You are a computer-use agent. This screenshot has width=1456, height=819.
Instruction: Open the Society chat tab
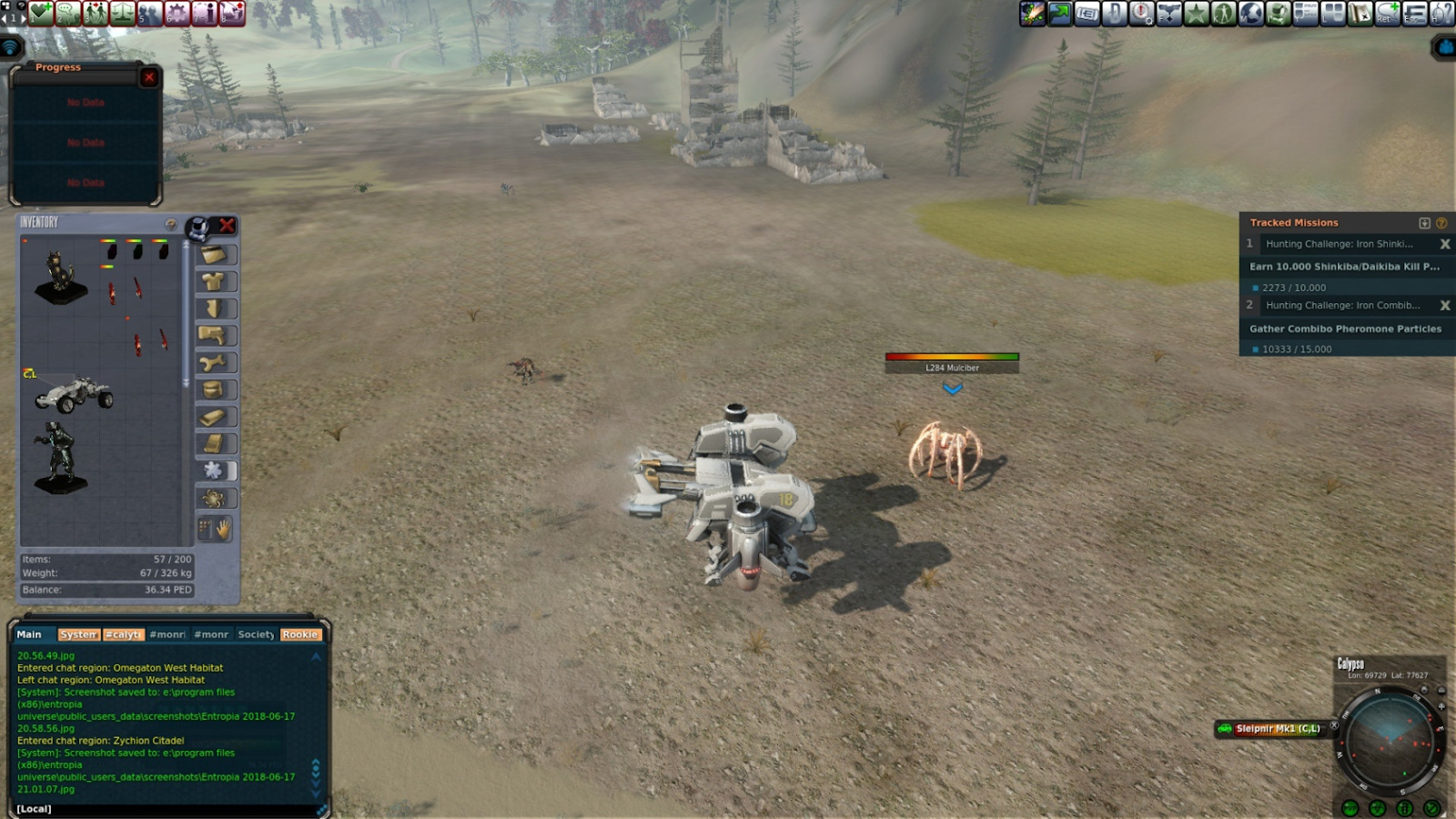(x=256, y=634)
